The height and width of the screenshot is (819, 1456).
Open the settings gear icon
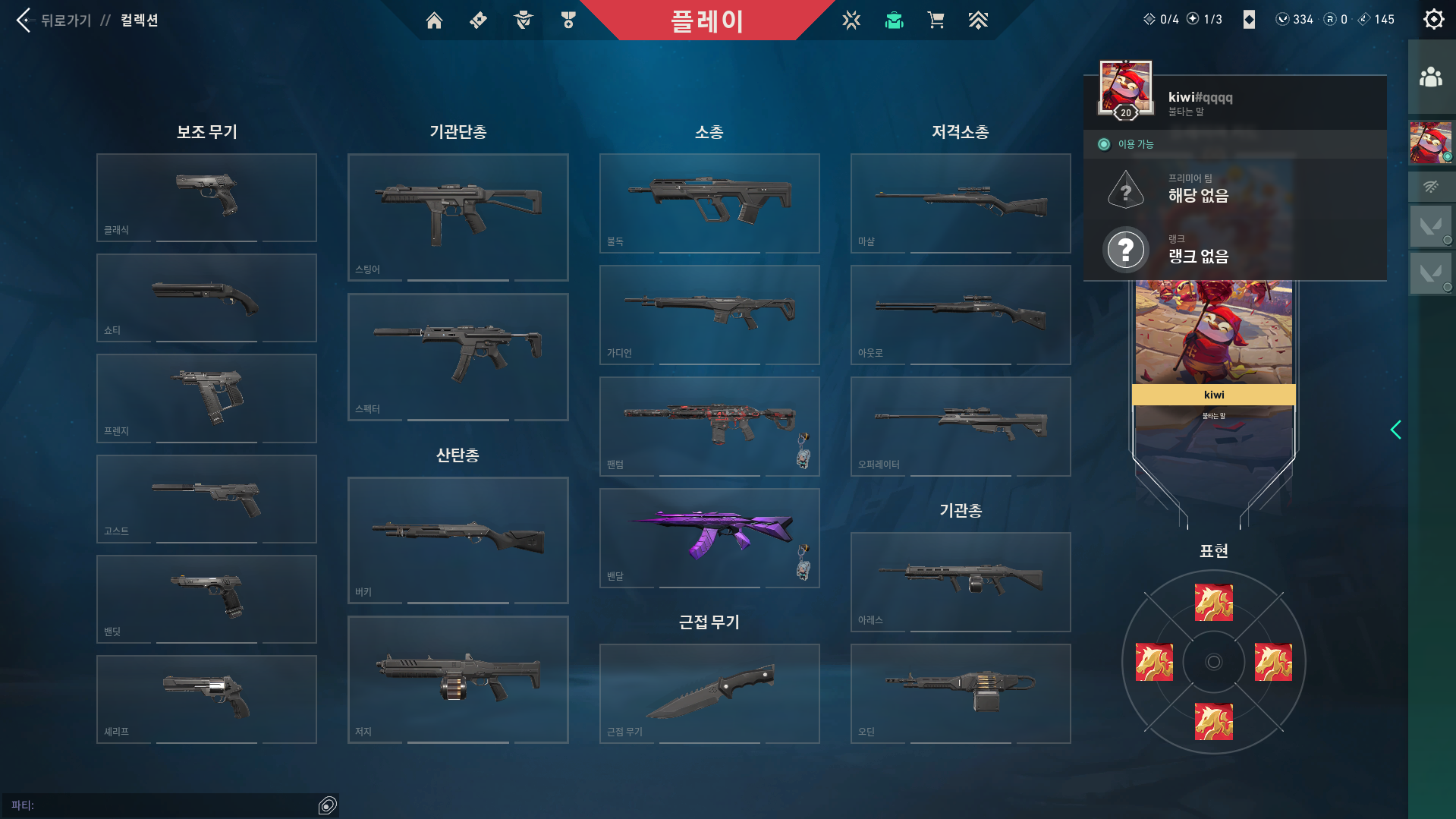(x=1432, y=19)
